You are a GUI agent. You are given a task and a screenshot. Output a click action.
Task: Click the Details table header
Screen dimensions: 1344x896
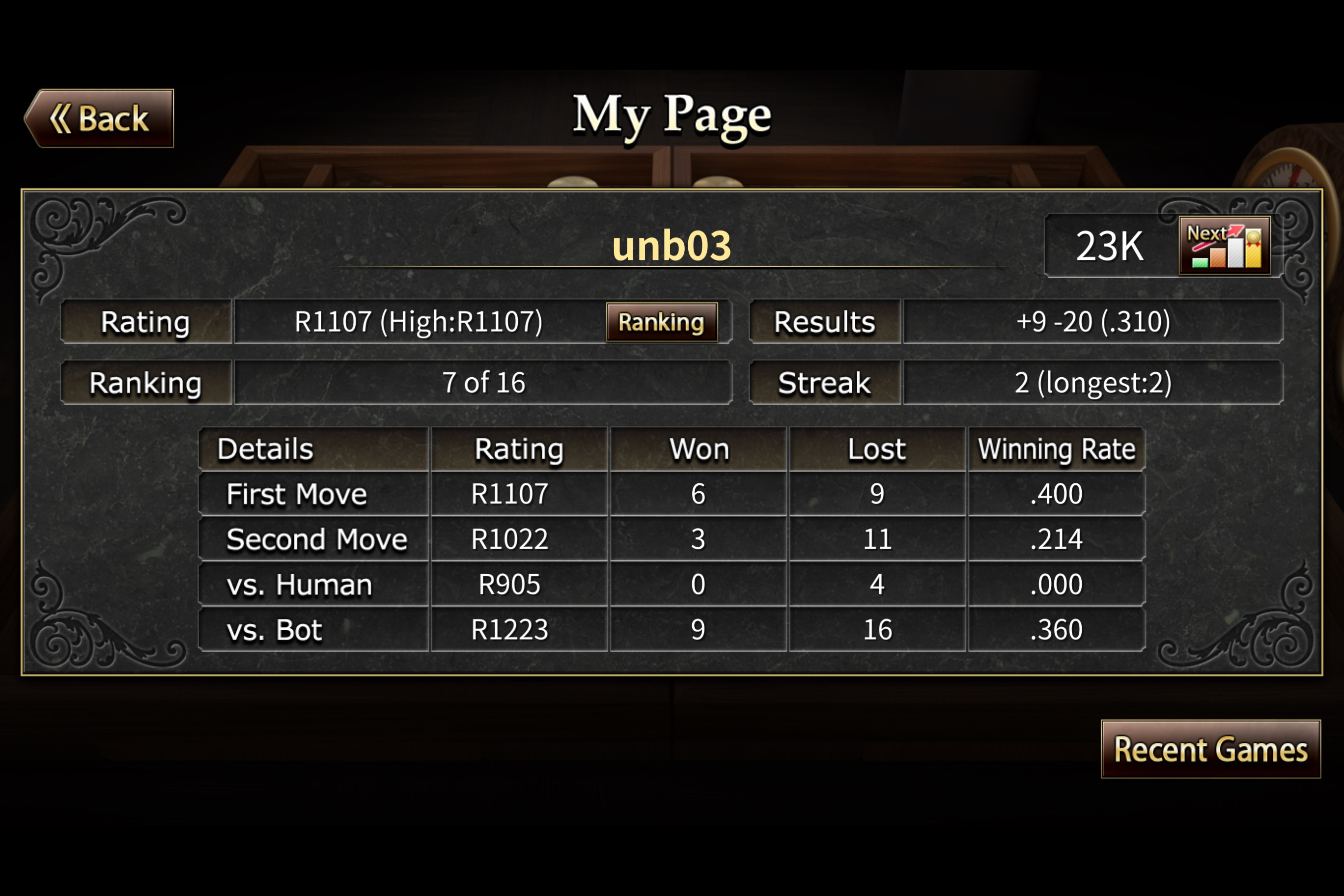(x=266, y=449)
